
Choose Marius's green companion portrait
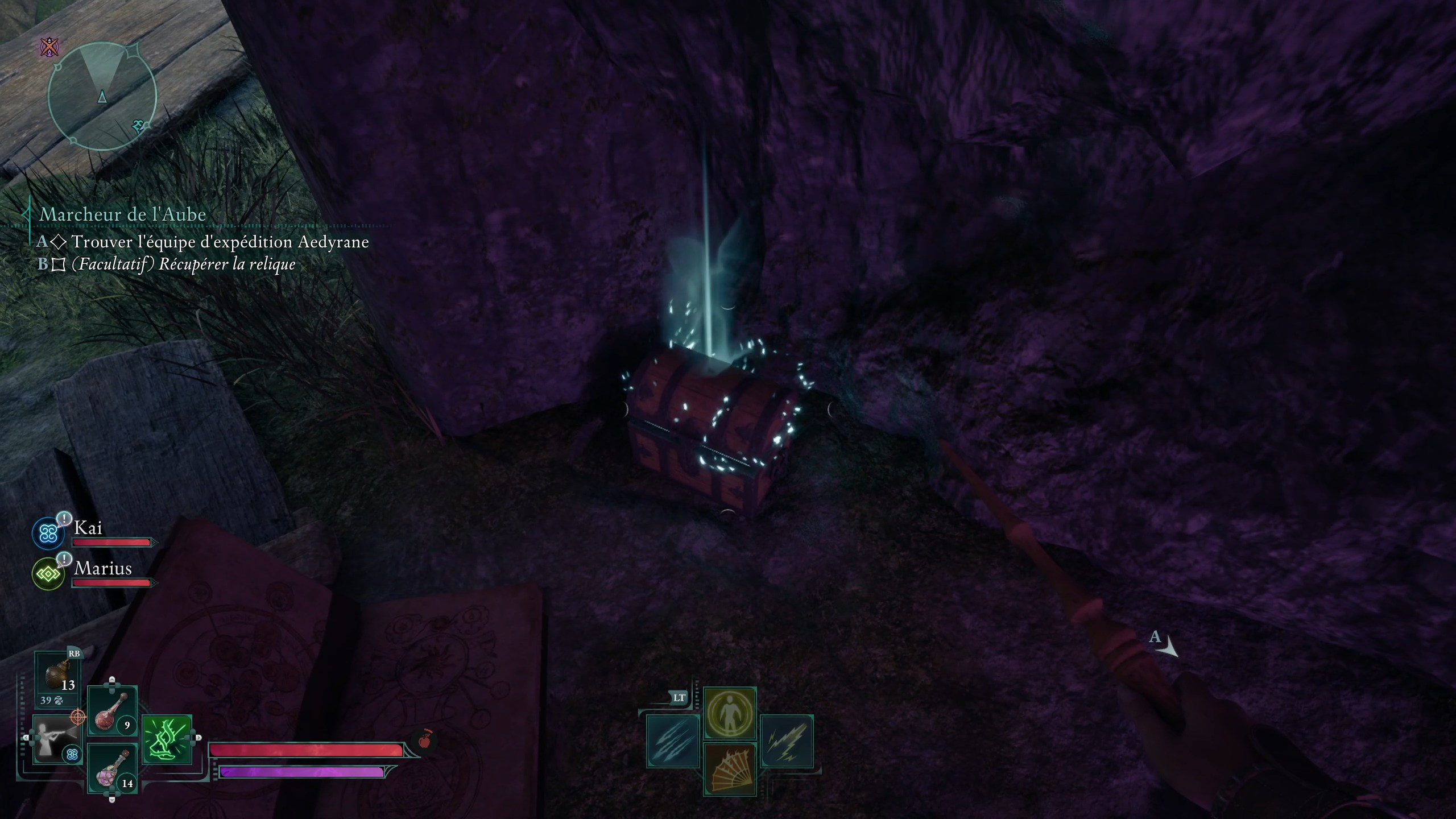point(48,574)
